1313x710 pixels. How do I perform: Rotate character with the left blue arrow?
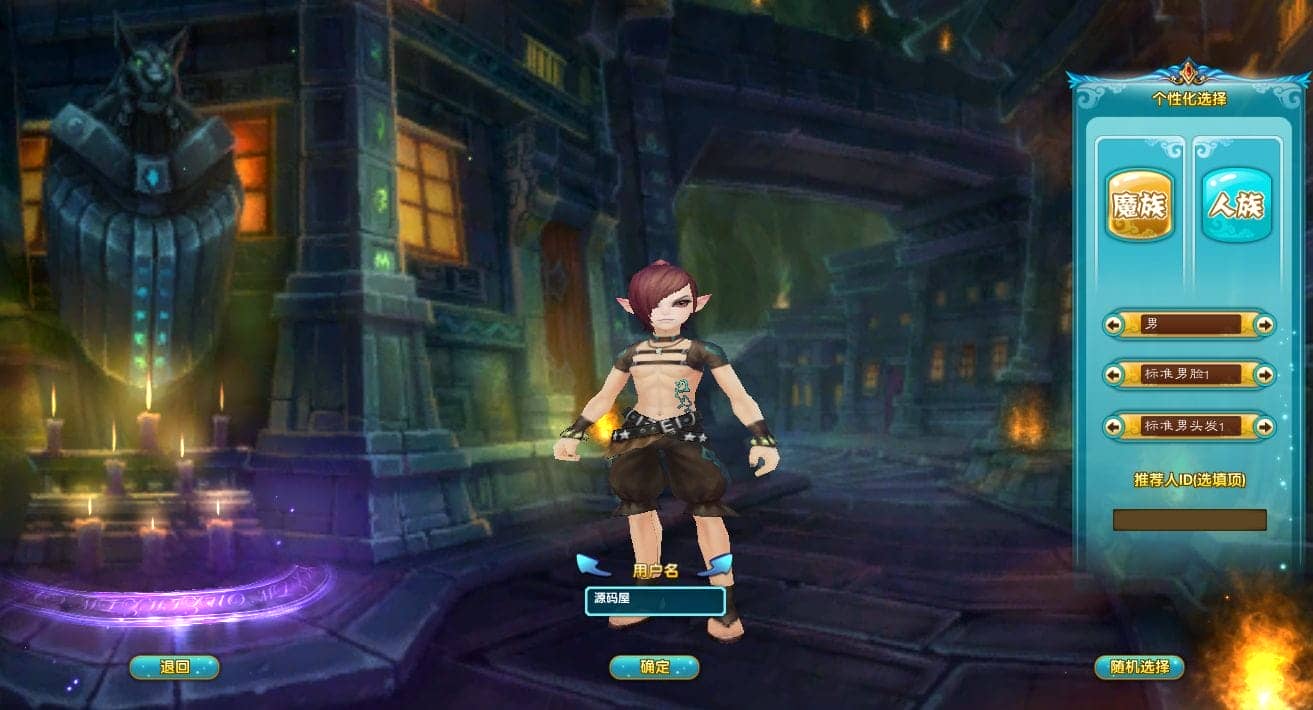594,566
